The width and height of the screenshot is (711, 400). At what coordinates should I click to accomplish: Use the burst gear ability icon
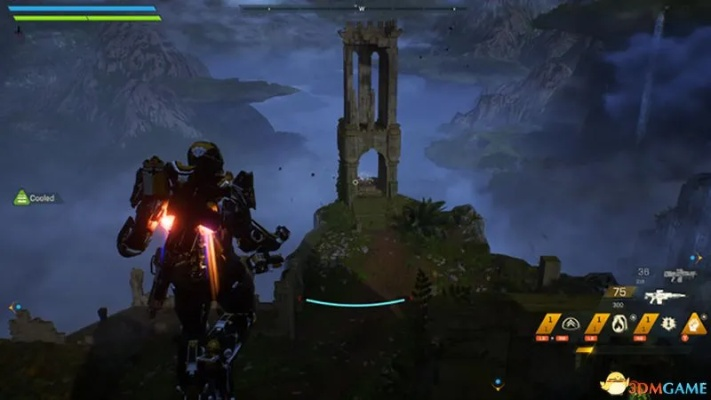point(668,322)
